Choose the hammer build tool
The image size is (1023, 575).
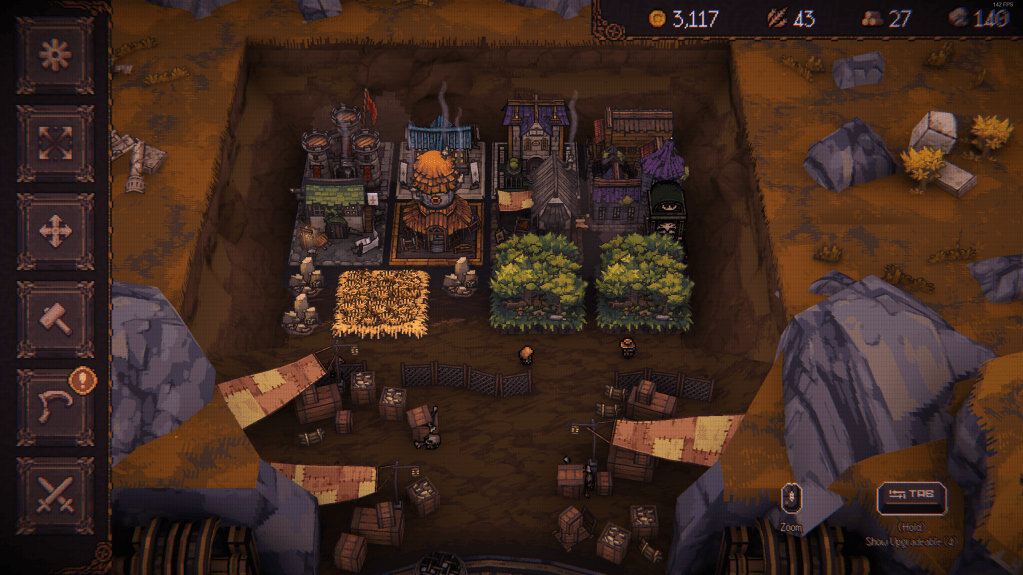click(55, 319)
